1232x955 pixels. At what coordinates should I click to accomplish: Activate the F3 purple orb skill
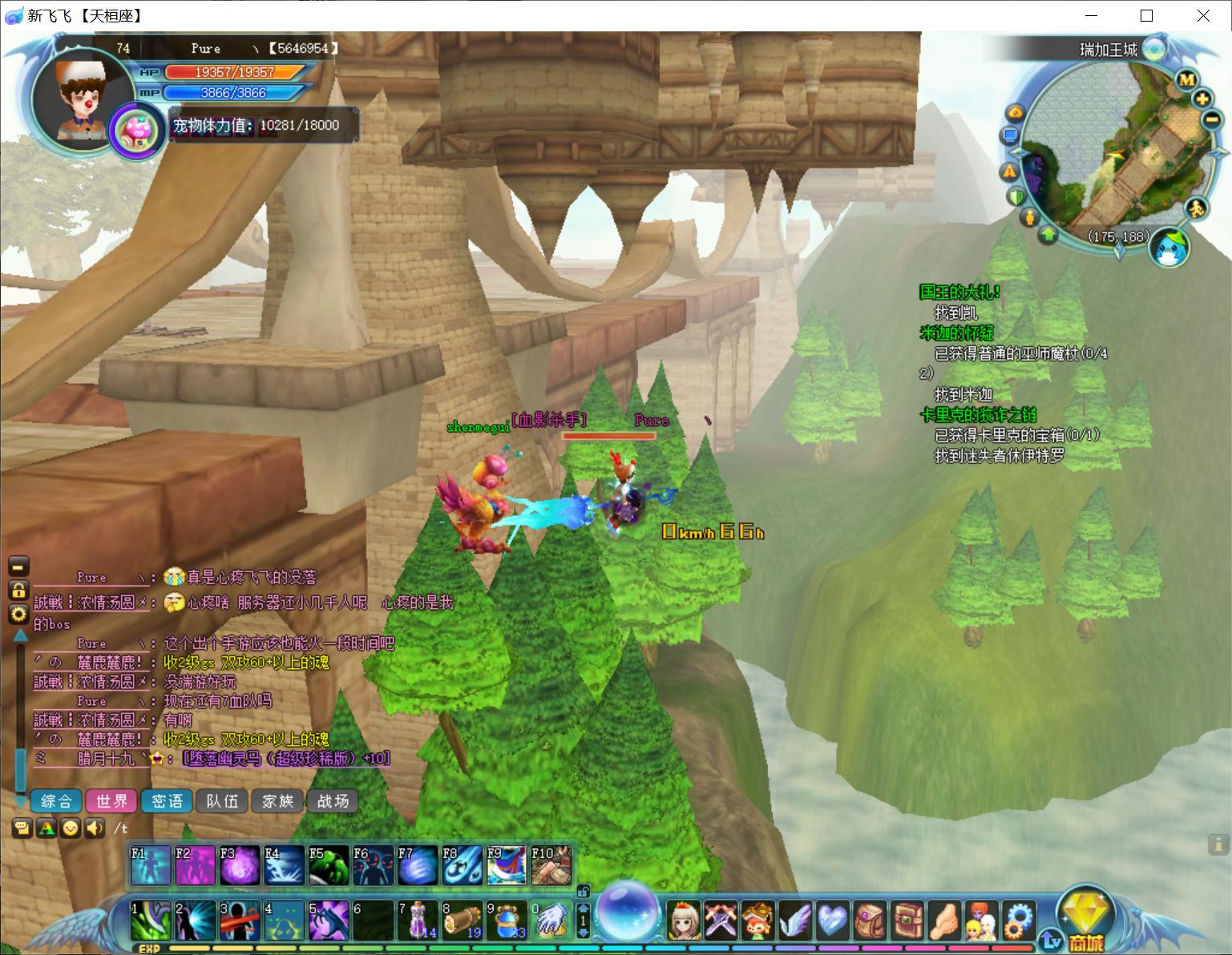(x=240, y=865)
